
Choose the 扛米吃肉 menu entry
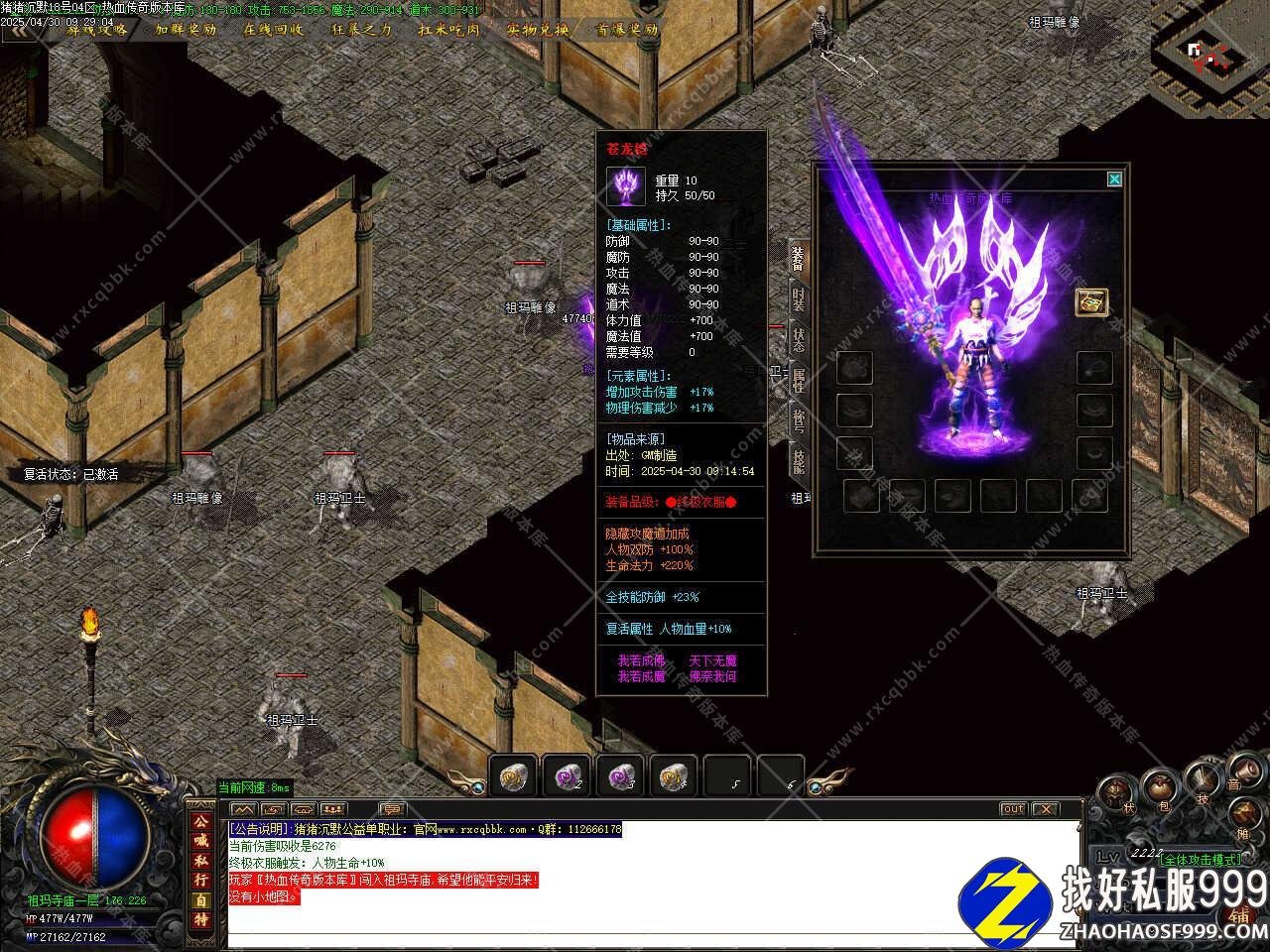coord(449,29)
